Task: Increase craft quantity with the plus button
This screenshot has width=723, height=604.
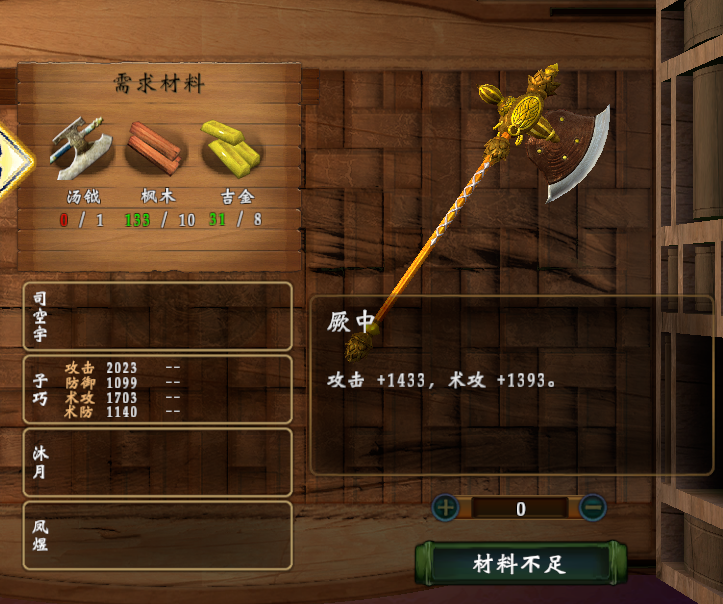Action: point(446,507)
